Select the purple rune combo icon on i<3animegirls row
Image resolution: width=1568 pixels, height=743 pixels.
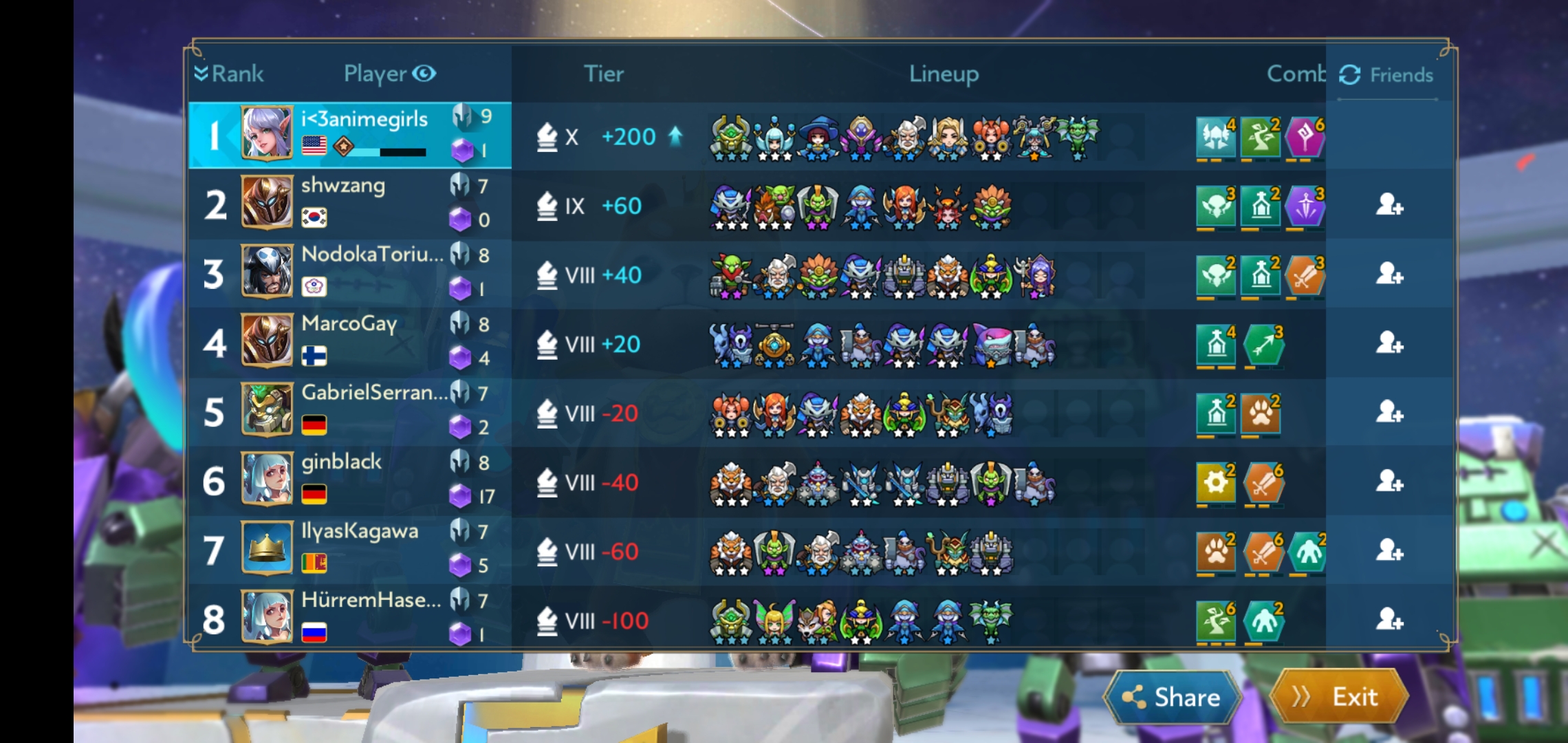pos(1307,136)
